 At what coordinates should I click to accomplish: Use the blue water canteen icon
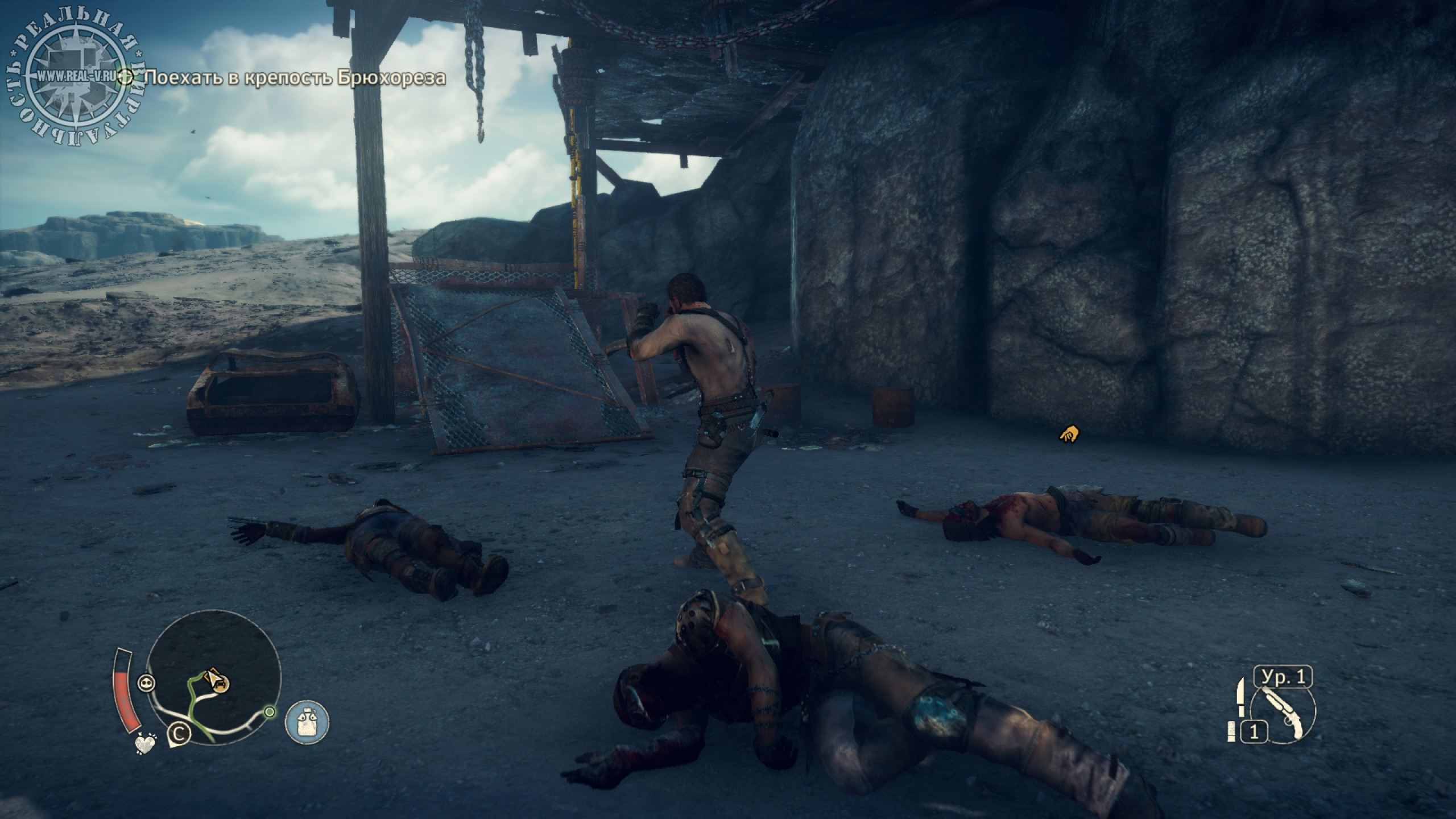(x=307, y=722)
